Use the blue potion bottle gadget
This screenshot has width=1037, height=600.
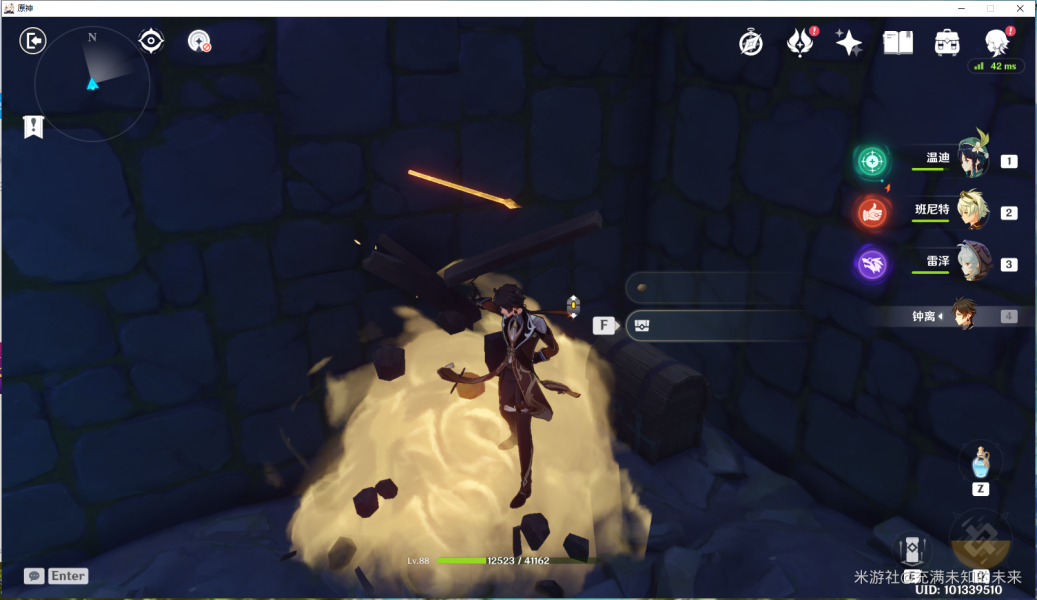[x=980, y=463]
